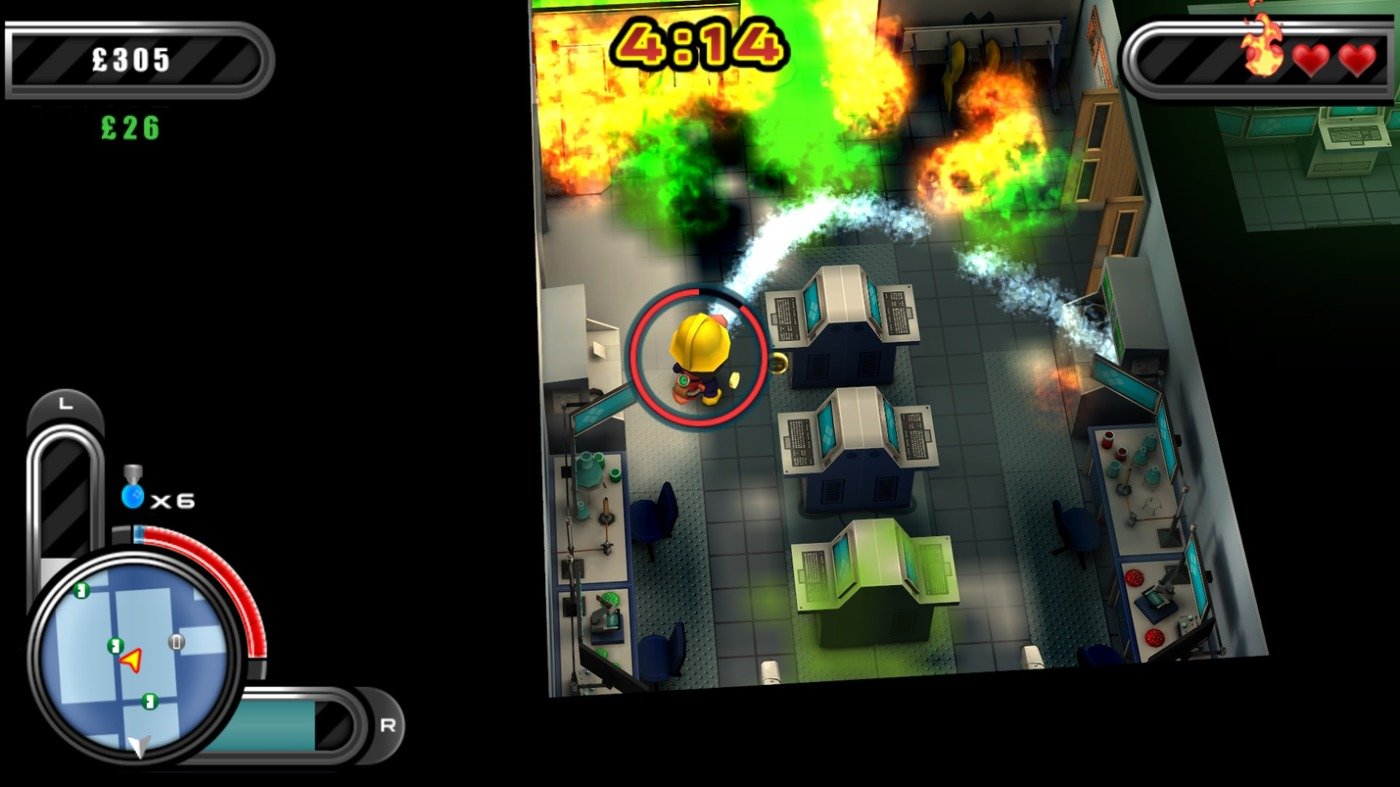Click the blue water droplet x6 ammo icon
1400x787 pixels.
132,496
